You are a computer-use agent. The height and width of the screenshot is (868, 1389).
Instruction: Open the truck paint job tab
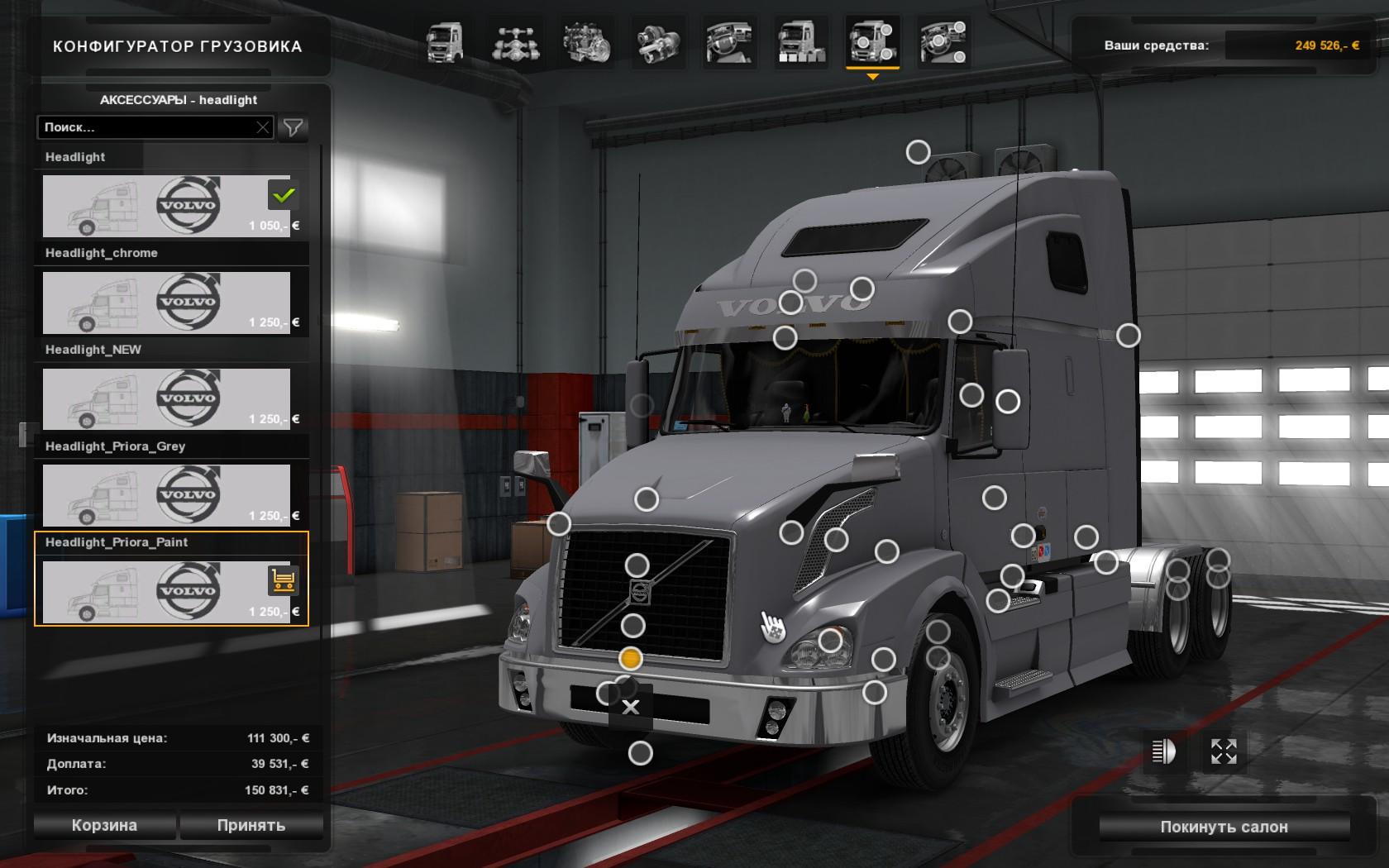pyautogui.click(x=801, y=42)
